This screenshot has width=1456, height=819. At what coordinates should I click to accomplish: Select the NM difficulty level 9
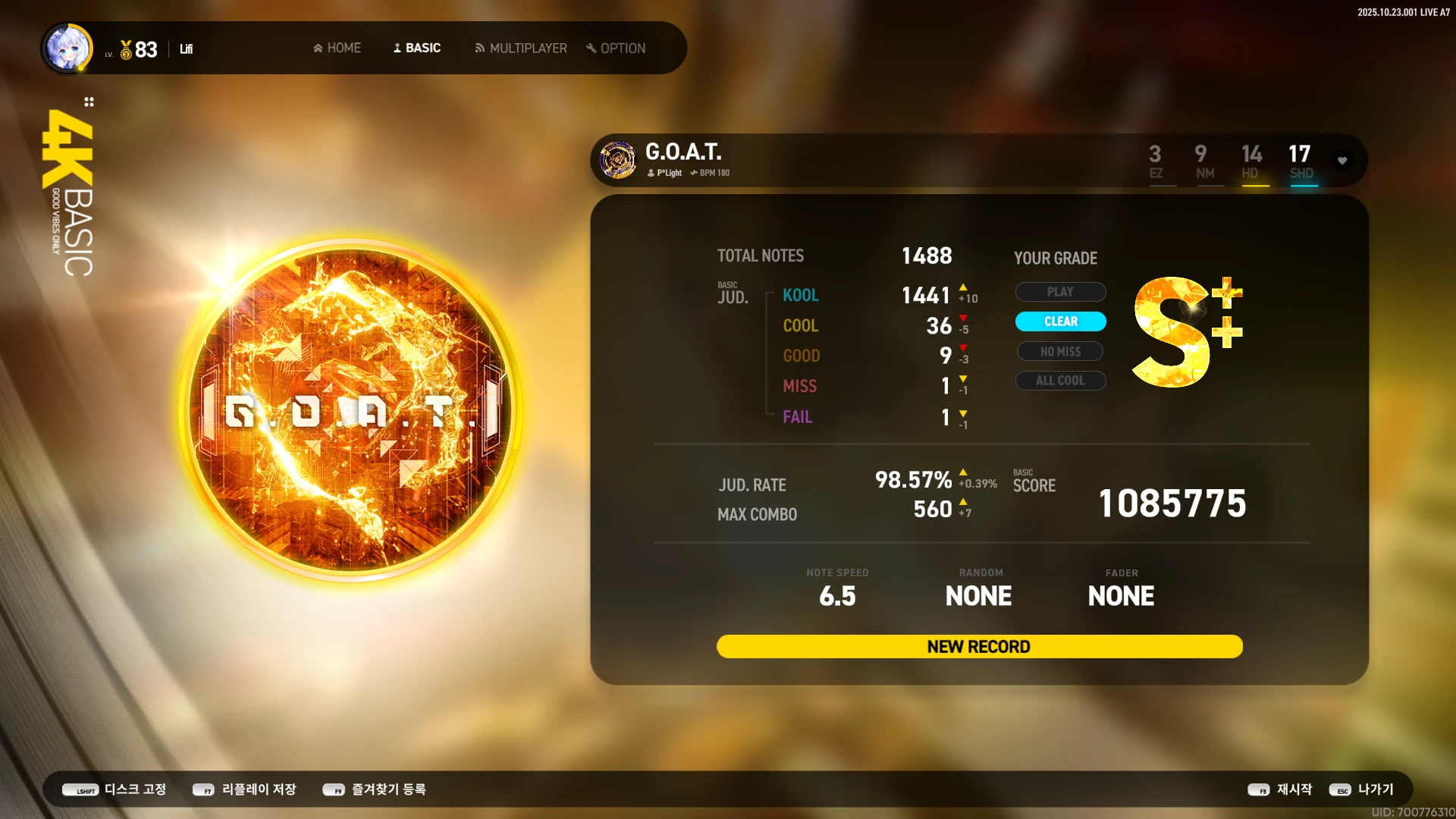(1203, 161)
